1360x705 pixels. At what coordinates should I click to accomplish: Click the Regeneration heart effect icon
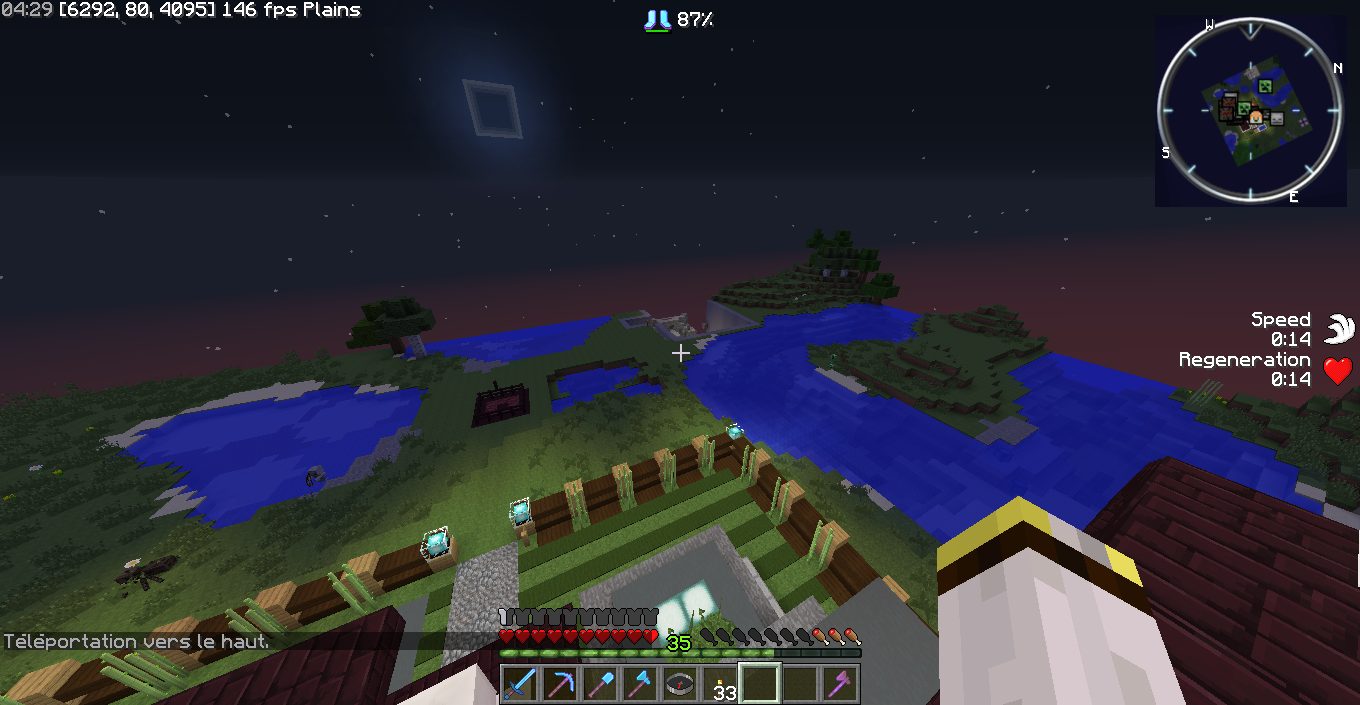(1339, 371)
